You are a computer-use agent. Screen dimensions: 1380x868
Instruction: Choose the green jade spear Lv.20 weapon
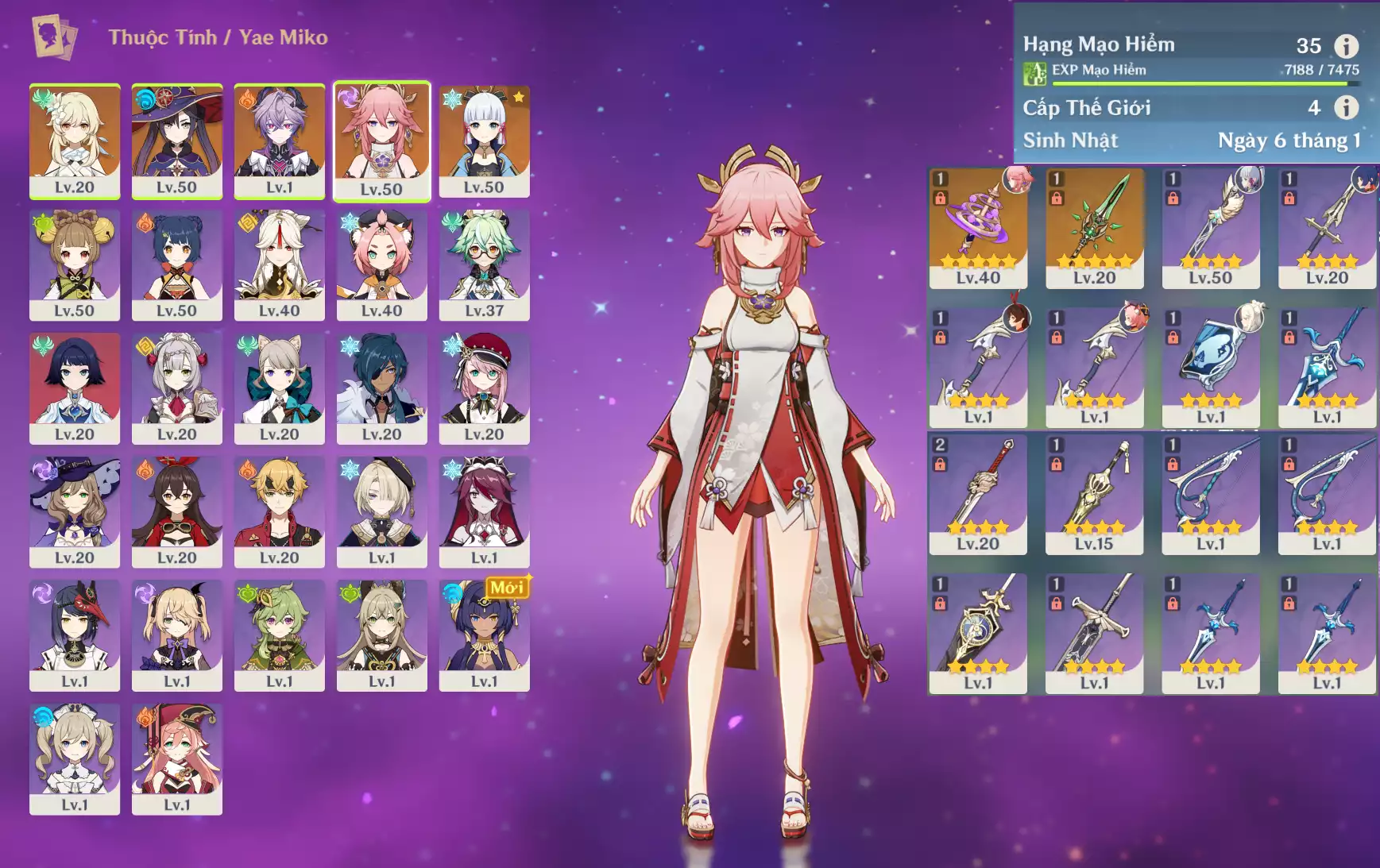click(1094, 227)
